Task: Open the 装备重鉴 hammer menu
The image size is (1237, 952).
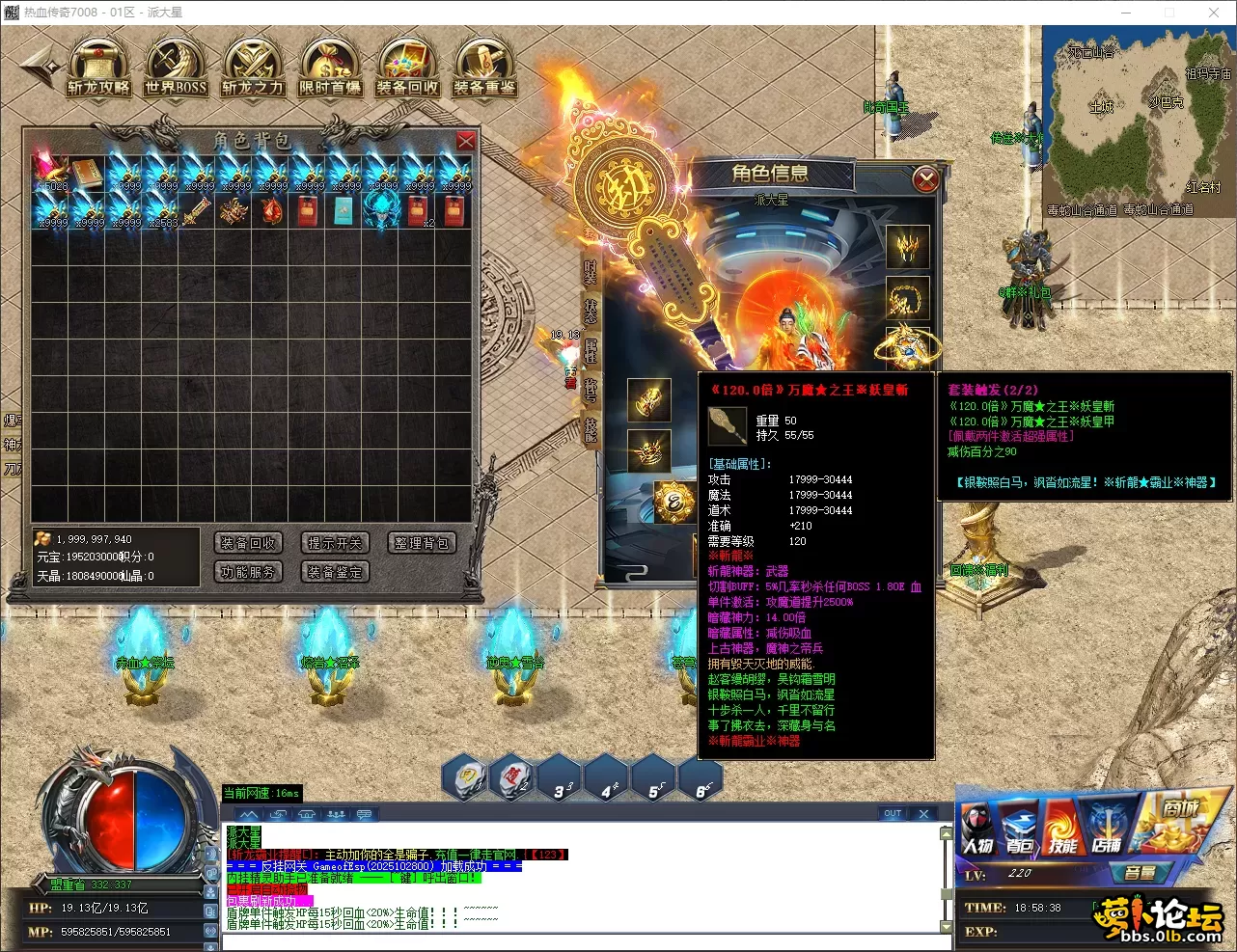Action: pyautogui.click(x=484, y=68)
